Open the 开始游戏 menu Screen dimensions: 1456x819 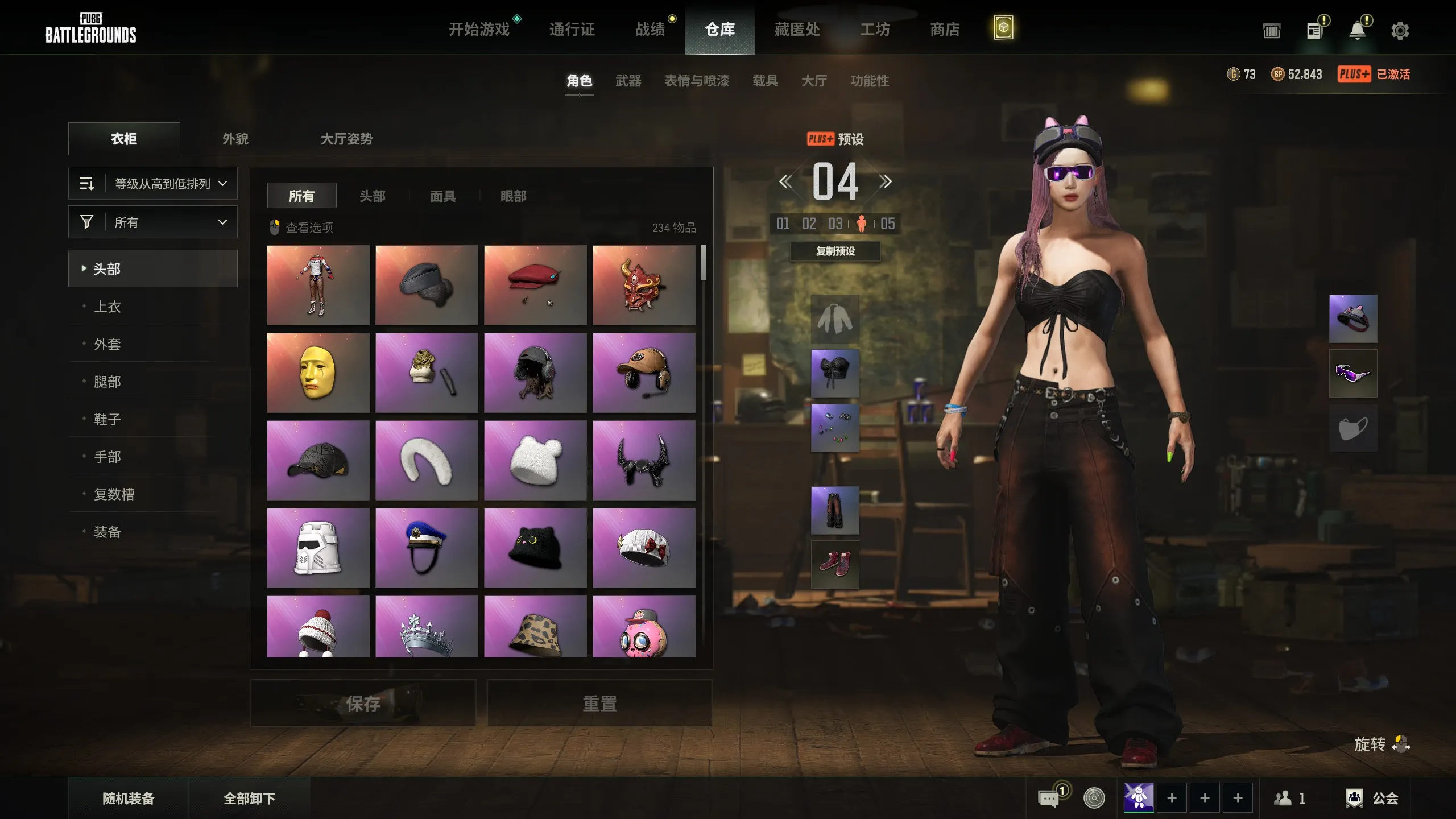pos(479,29)
